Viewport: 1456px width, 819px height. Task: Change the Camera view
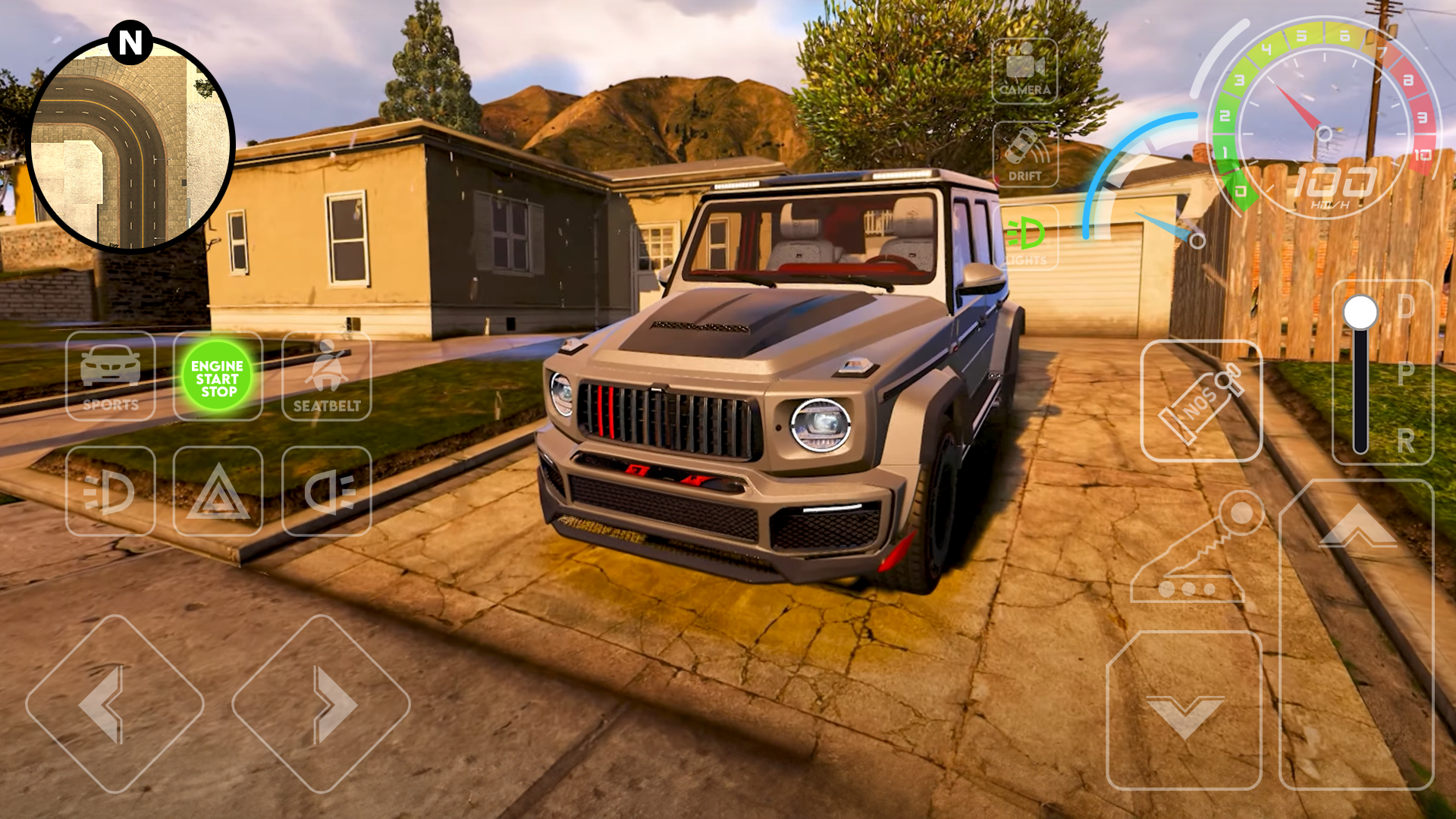coord(1025,71)
